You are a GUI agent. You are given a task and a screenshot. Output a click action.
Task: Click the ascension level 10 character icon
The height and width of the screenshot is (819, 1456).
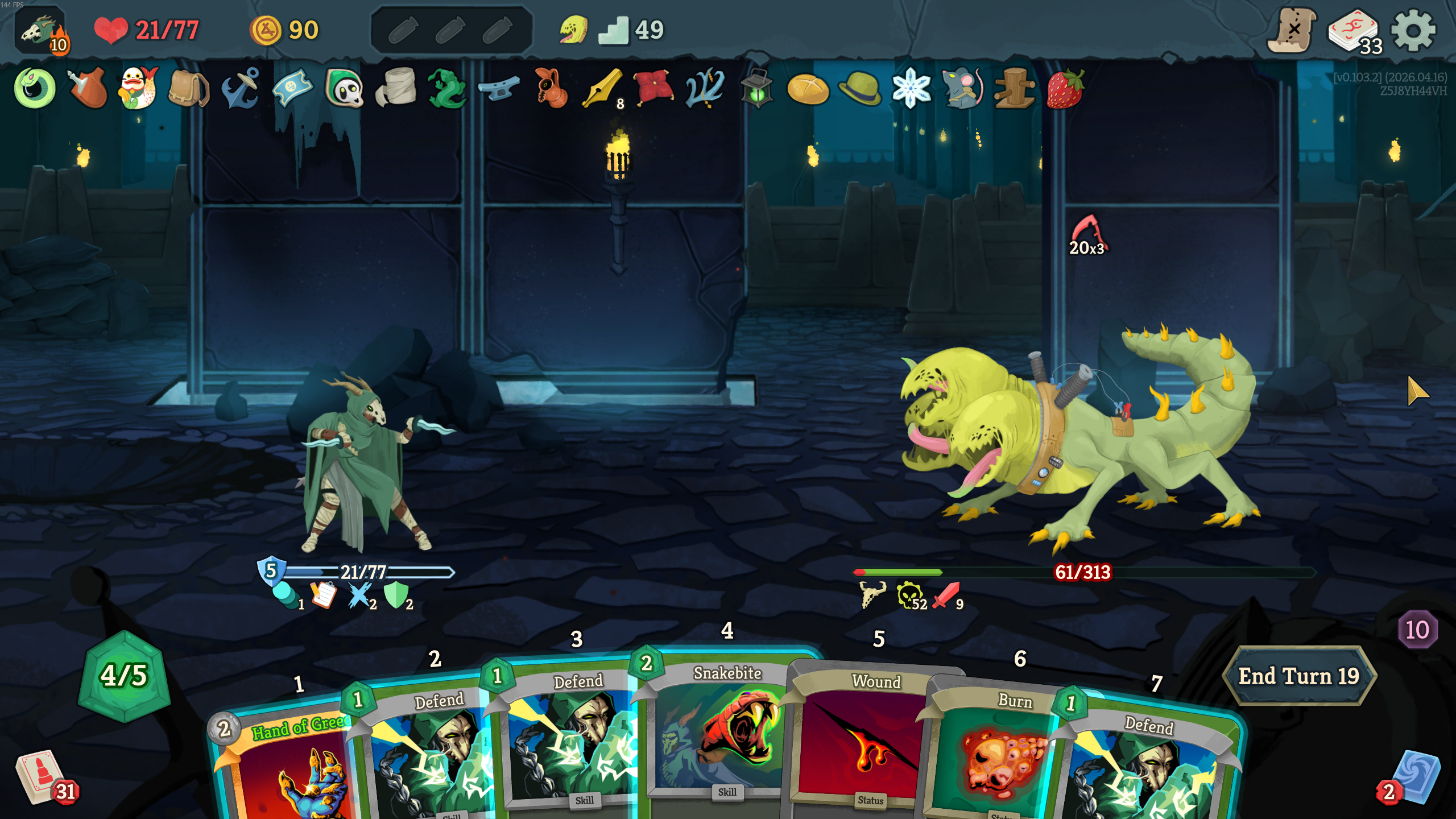tap(41, 32)
